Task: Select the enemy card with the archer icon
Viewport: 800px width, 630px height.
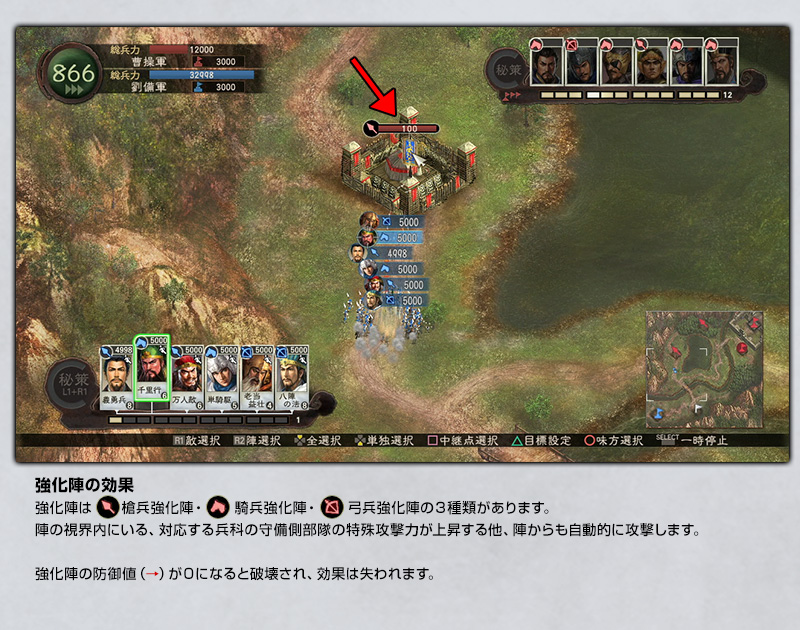Action: [x=580, y=63]
